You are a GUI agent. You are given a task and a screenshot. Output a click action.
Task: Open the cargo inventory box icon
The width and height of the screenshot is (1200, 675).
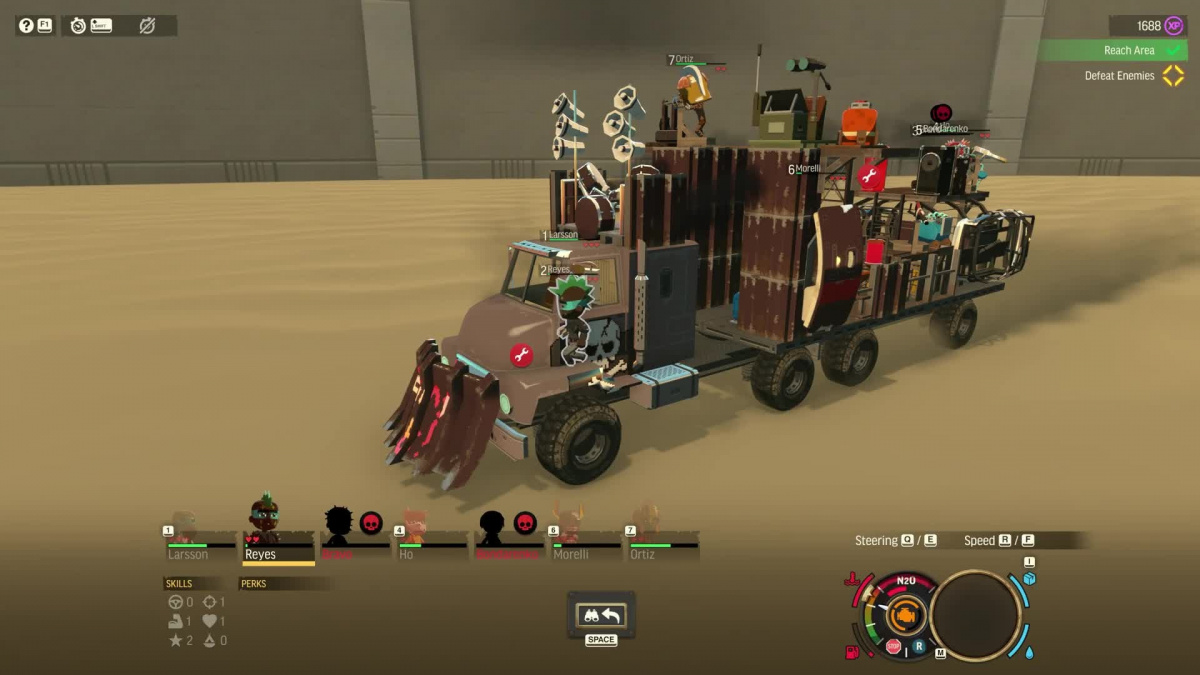tap(1029, 579)
